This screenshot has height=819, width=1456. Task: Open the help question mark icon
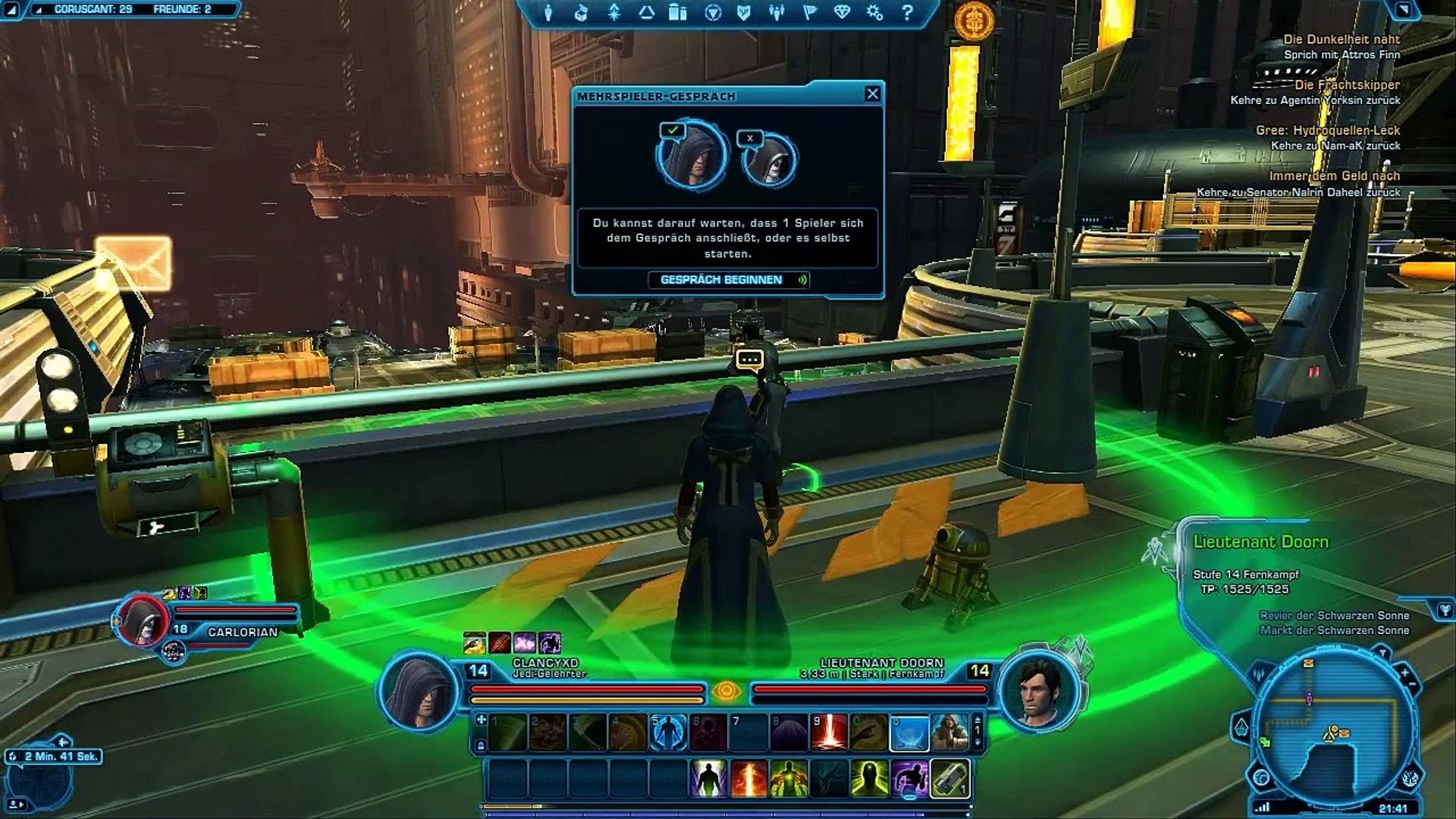tap(907, 13)
